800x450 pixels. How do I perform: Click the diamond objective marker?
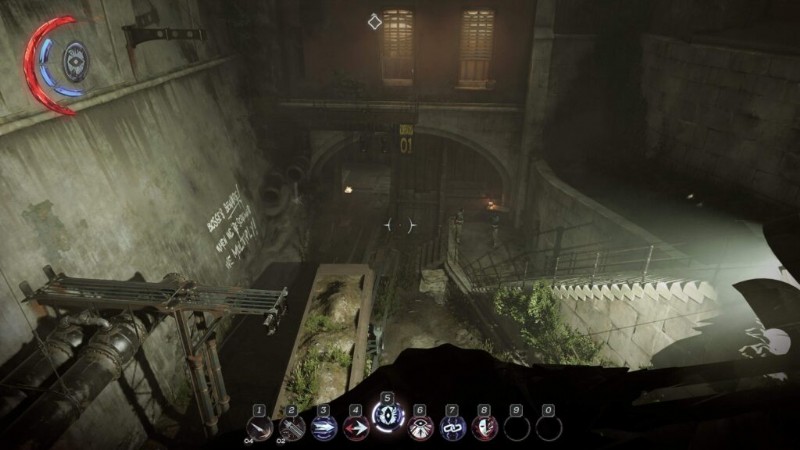click(x=374, y=21)
